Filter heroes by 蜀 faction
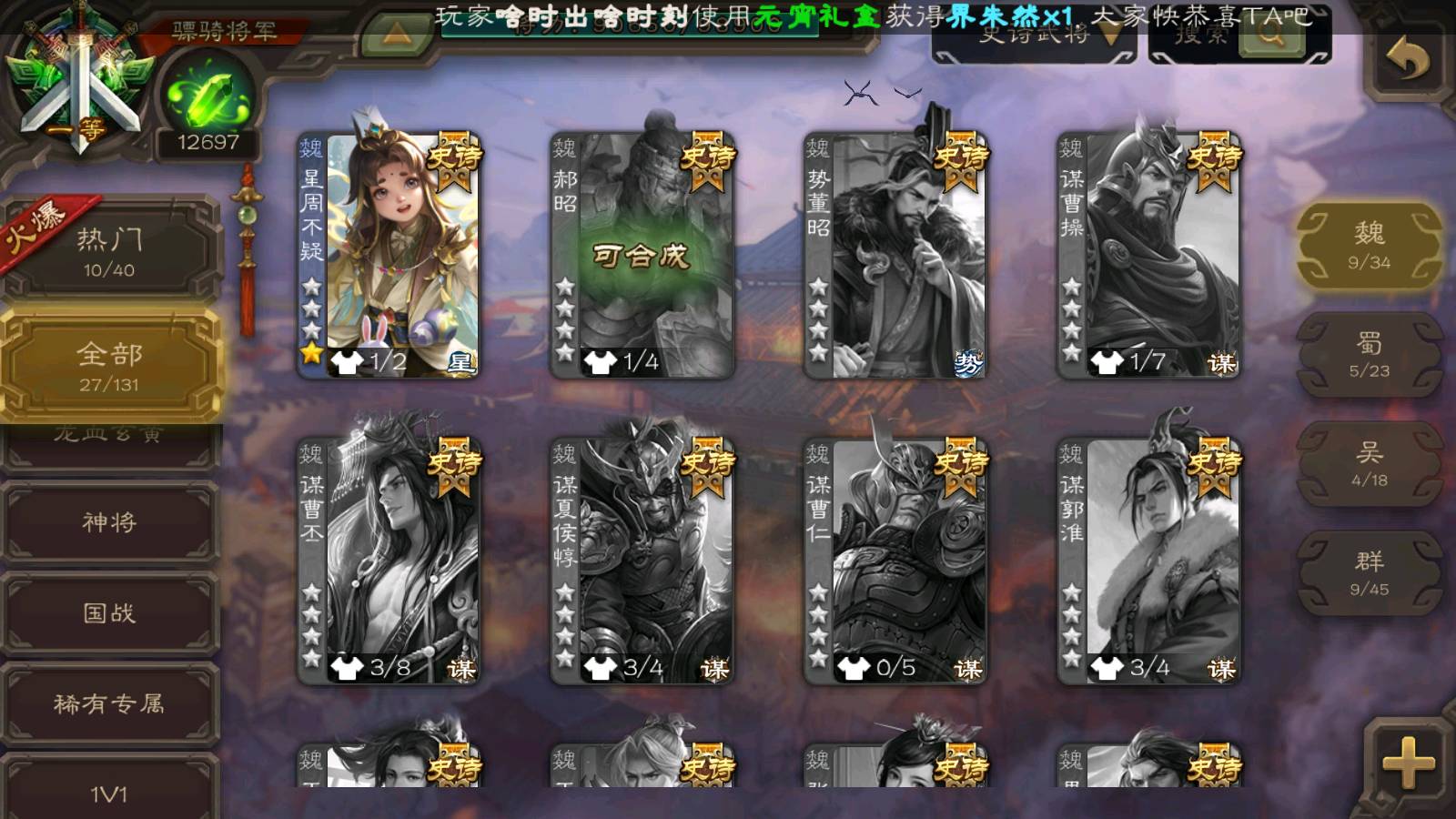 tap(1369, 355)
